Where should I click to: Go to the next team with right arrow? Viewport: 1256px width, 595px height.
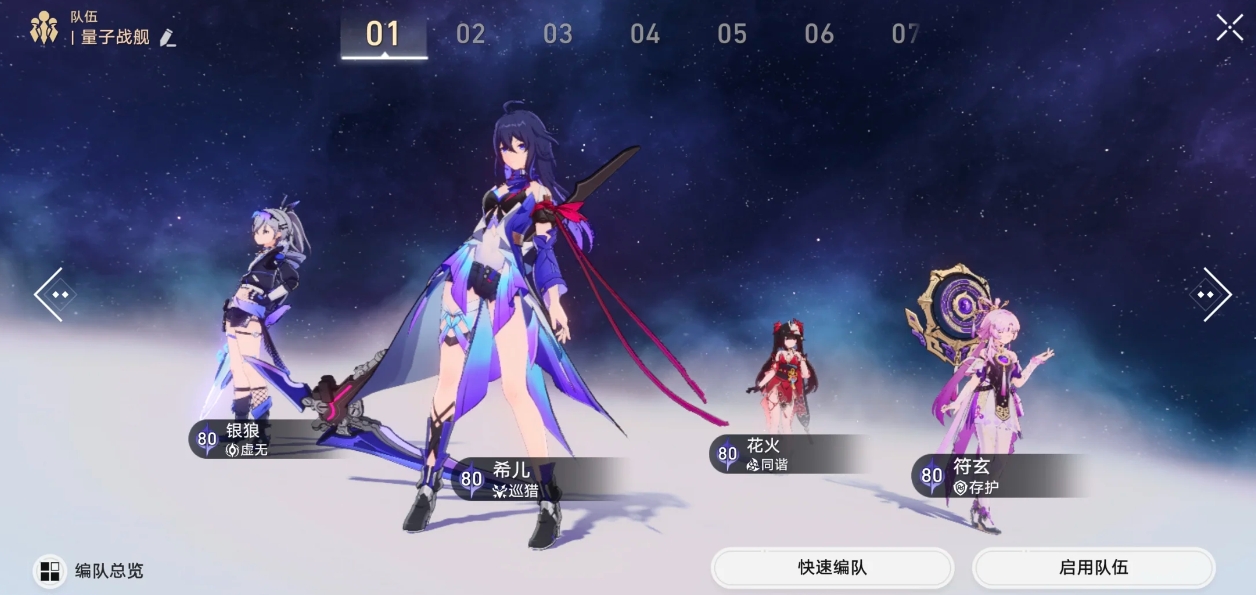[x=1208, y=294]
